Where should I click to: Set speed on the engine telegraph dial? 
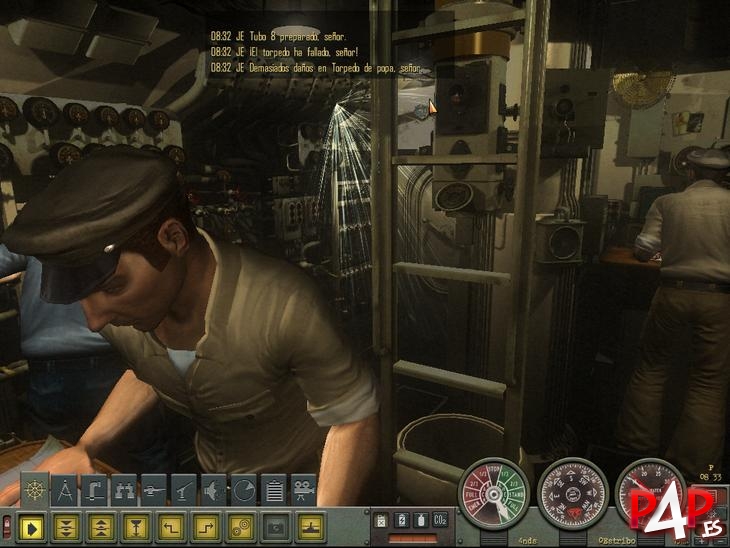[x=491, y=494]
